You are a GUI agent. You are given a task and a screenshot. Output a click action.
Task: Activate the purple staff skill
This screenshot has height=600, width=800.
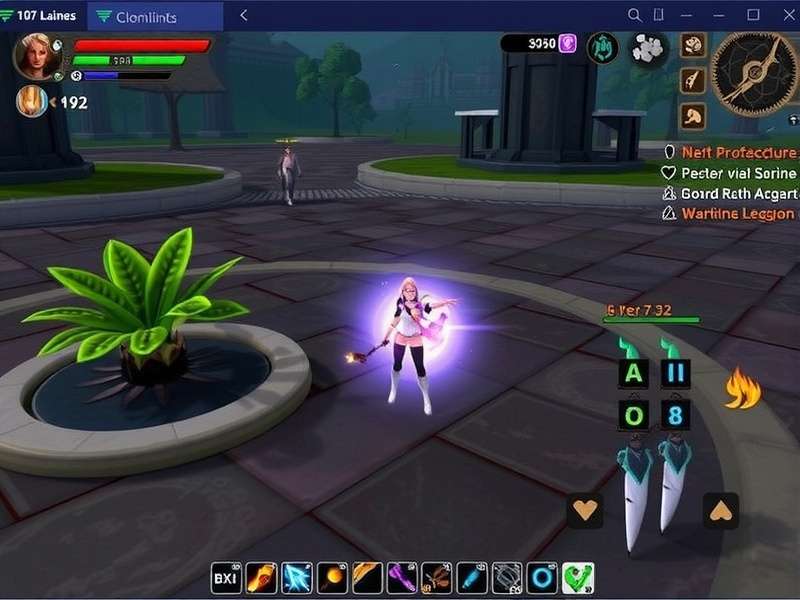pyautogui.click(x=402, y=578)
